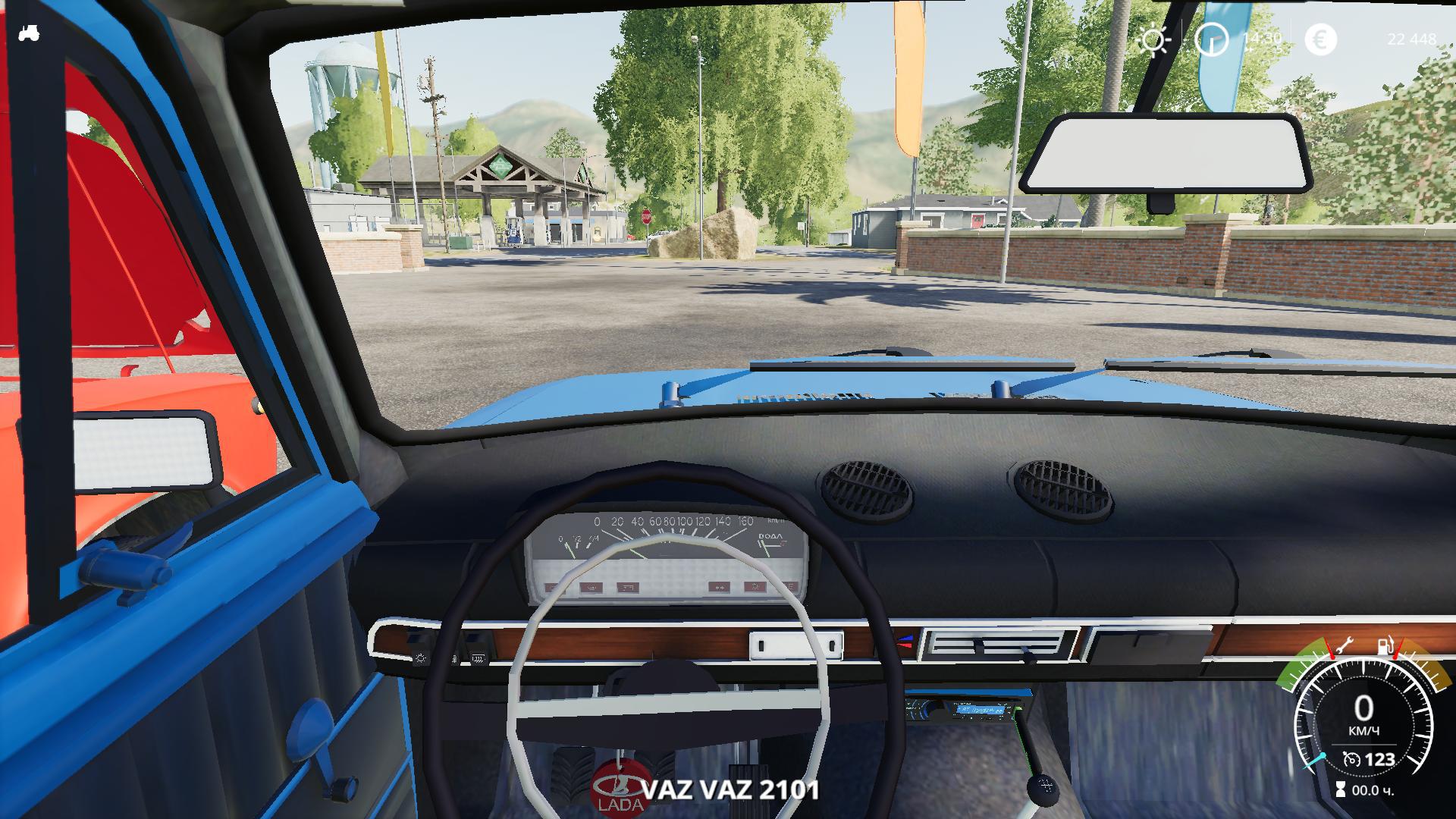Viewport: 1456px width, 819px height.
Task: Click the wrench damage icon on speedometer
Action: click(1344, 647)
